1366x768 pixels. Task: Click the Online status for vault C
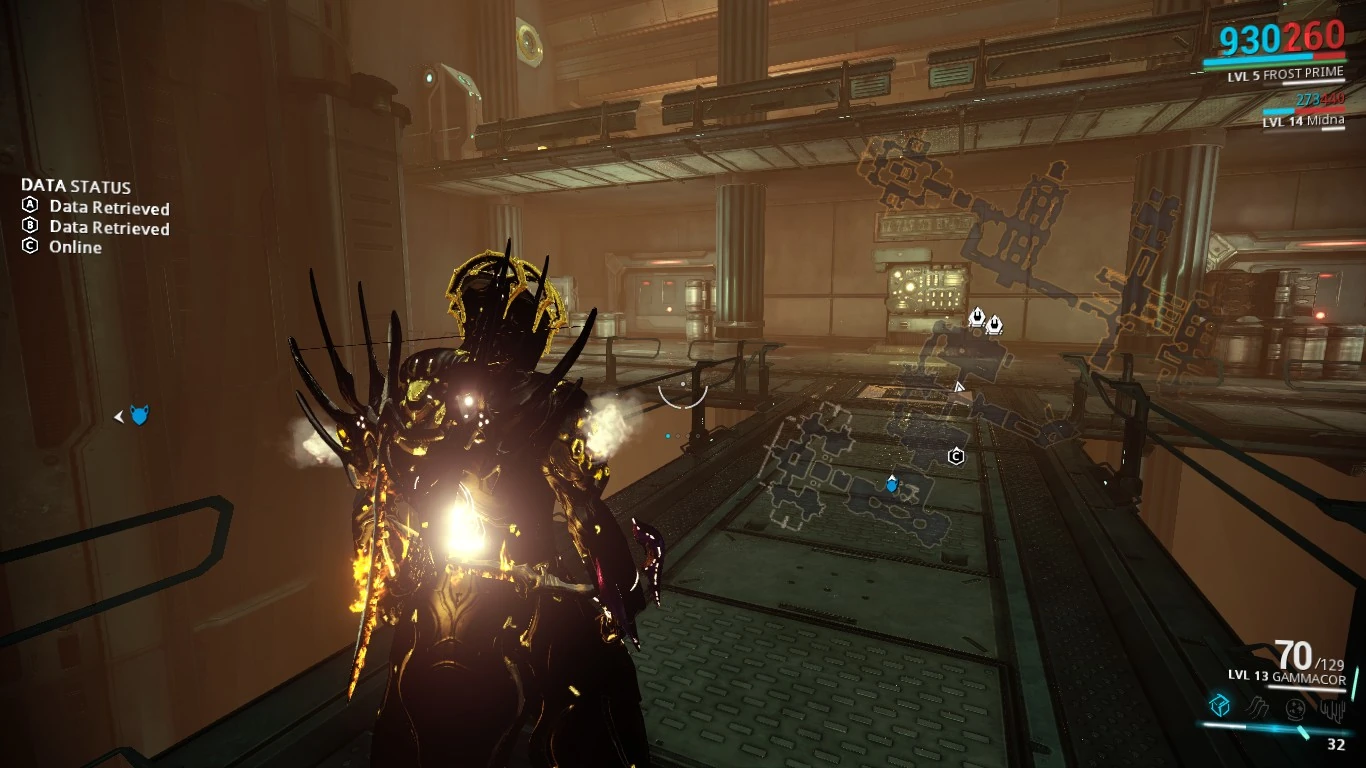pyautogui.click(x=75, y=247)
